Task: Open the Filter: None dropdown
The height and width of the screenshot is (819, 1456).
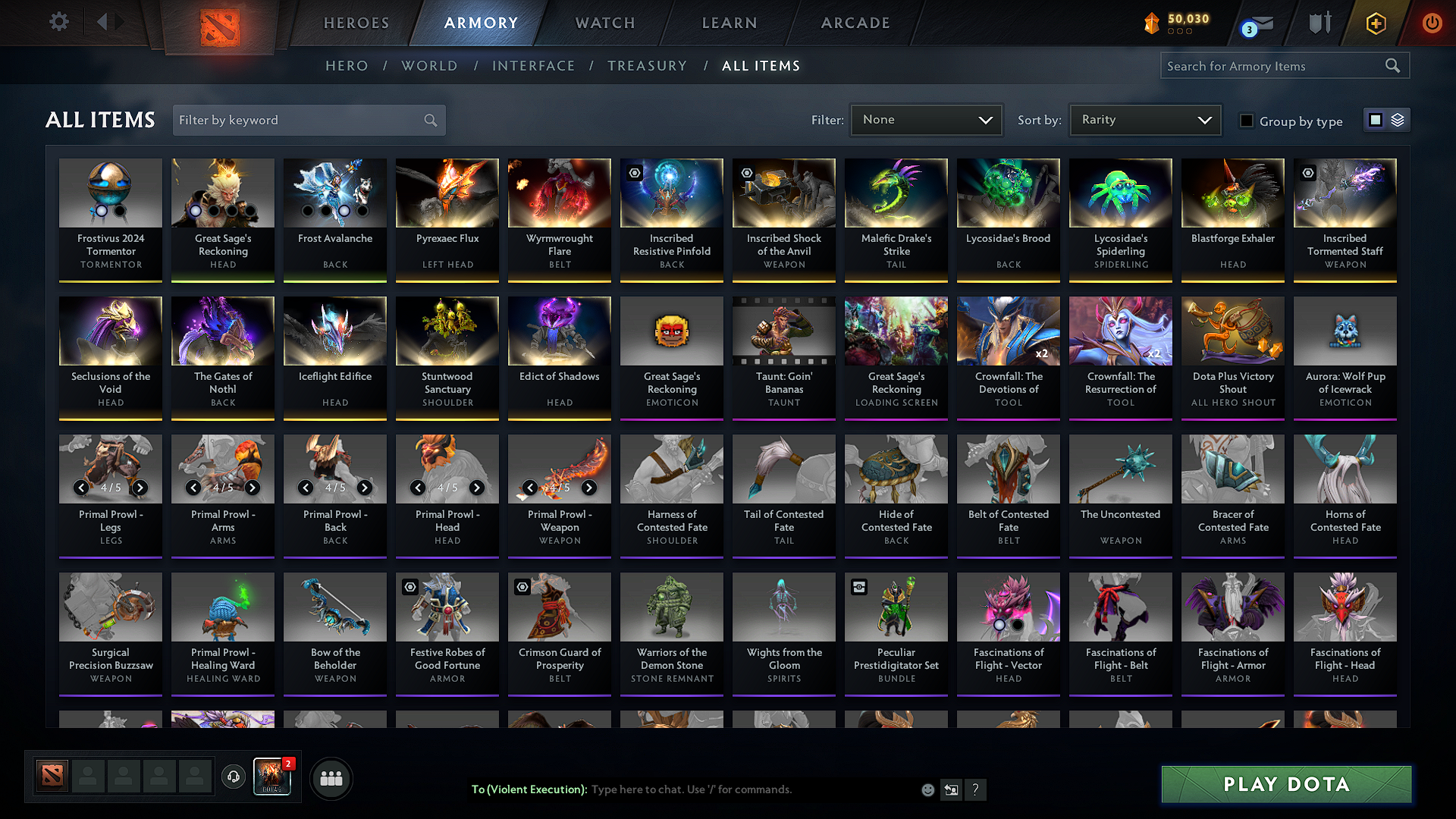Action: pyautogui.click(x=926, y=119)
